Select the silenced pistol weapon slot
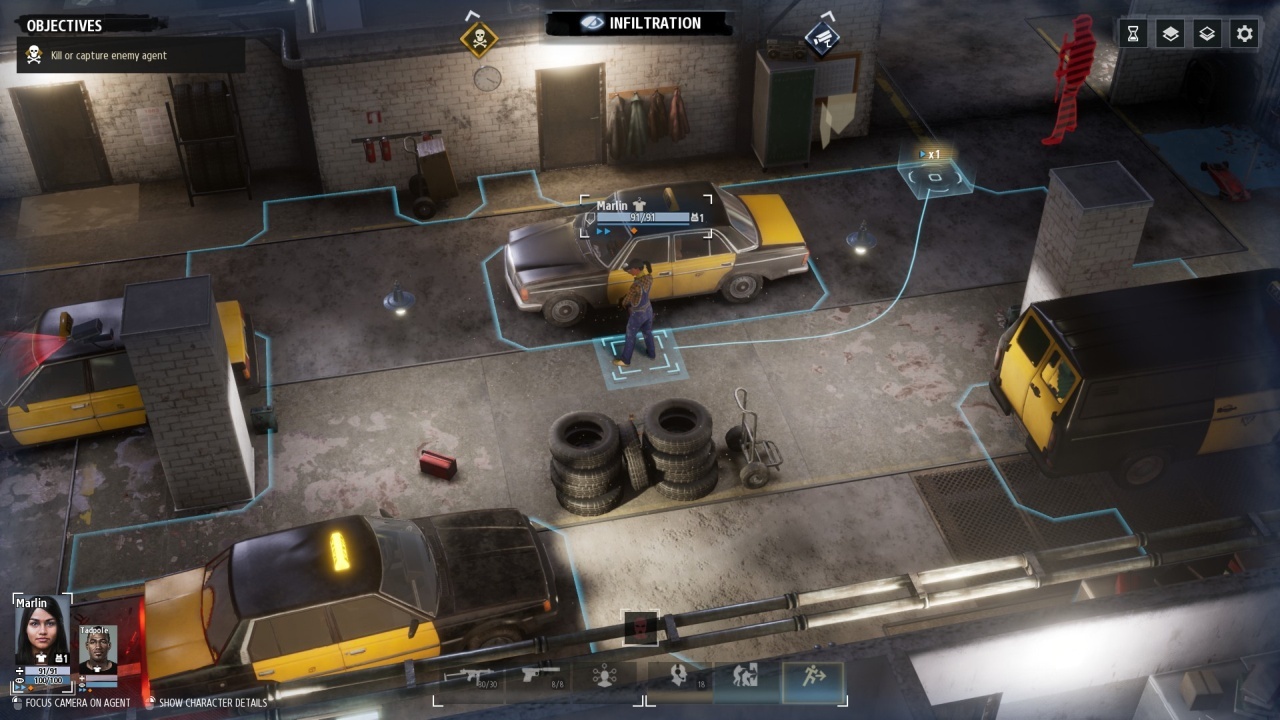This screenshot has height=720, width=1280. point(540,676)
